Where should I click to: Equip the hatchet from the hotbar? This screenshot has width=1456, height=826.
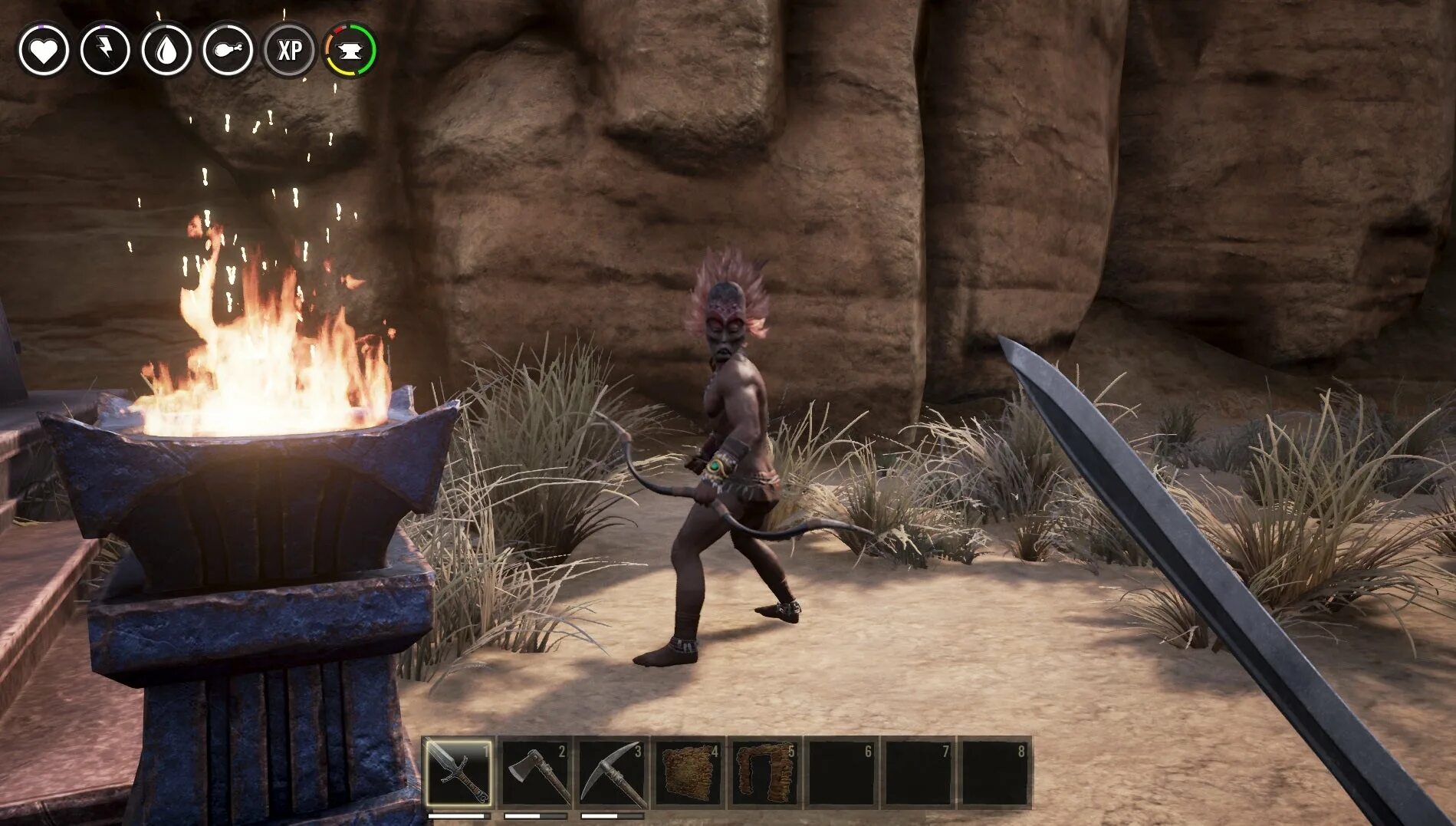pos(535,772)
